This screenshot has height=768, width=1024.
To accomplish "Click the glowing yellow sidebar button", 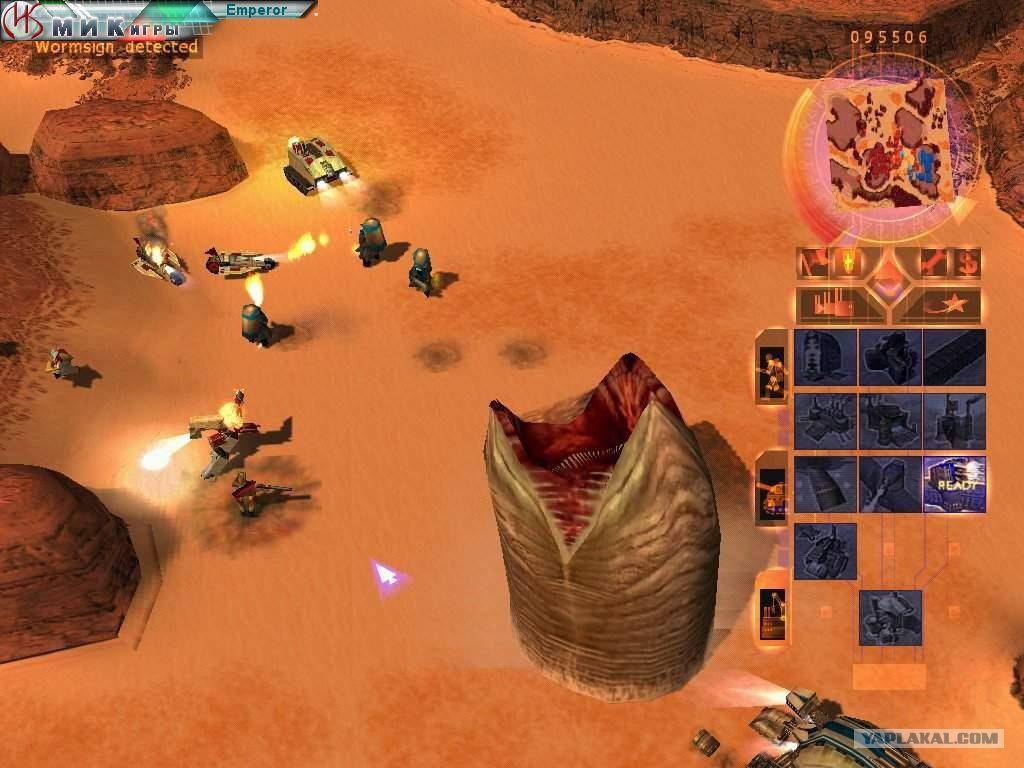I will click(849, 264).
